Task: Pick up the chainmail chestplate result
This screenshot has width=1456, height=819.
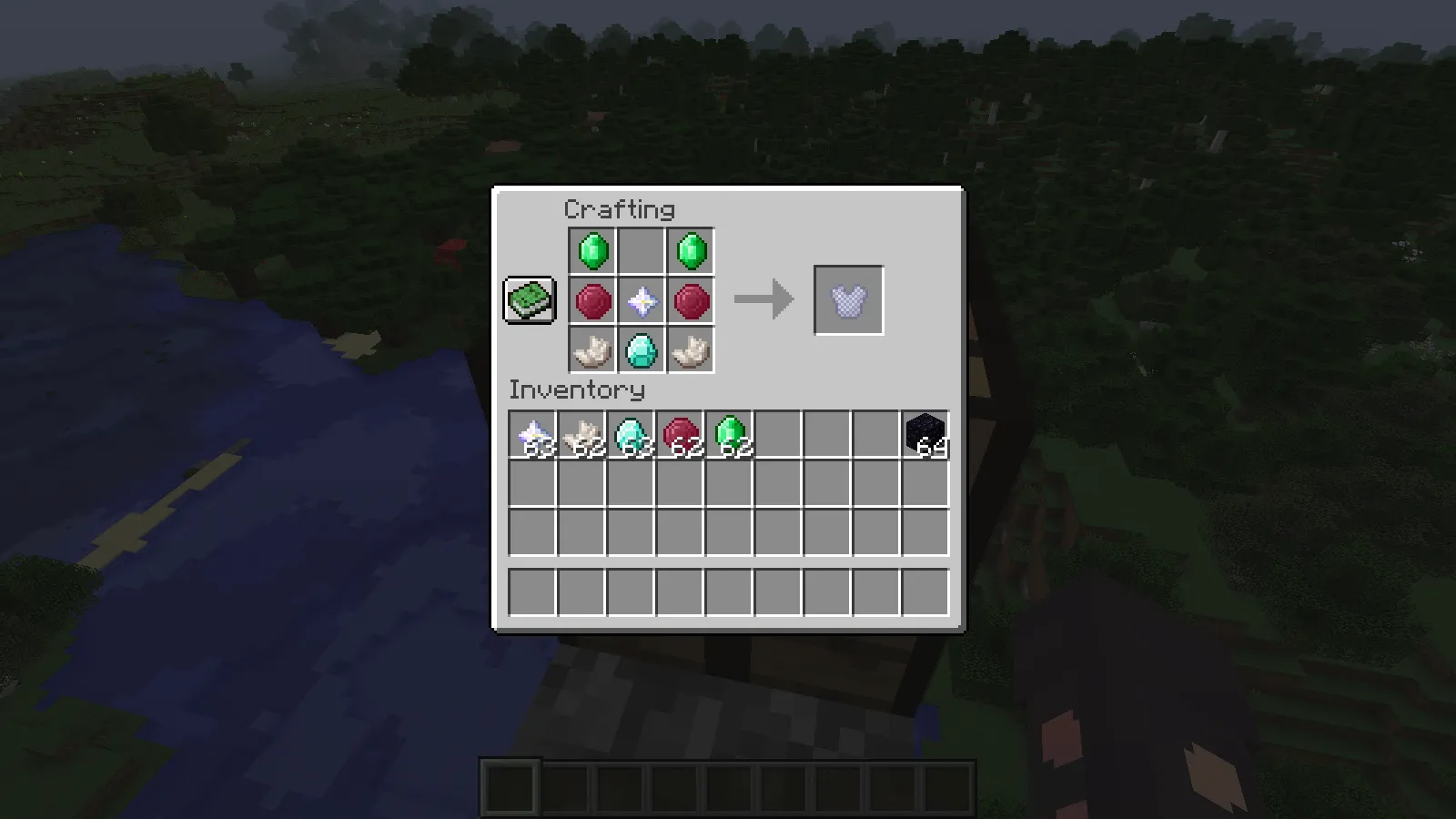Action: tap(848, 300)
